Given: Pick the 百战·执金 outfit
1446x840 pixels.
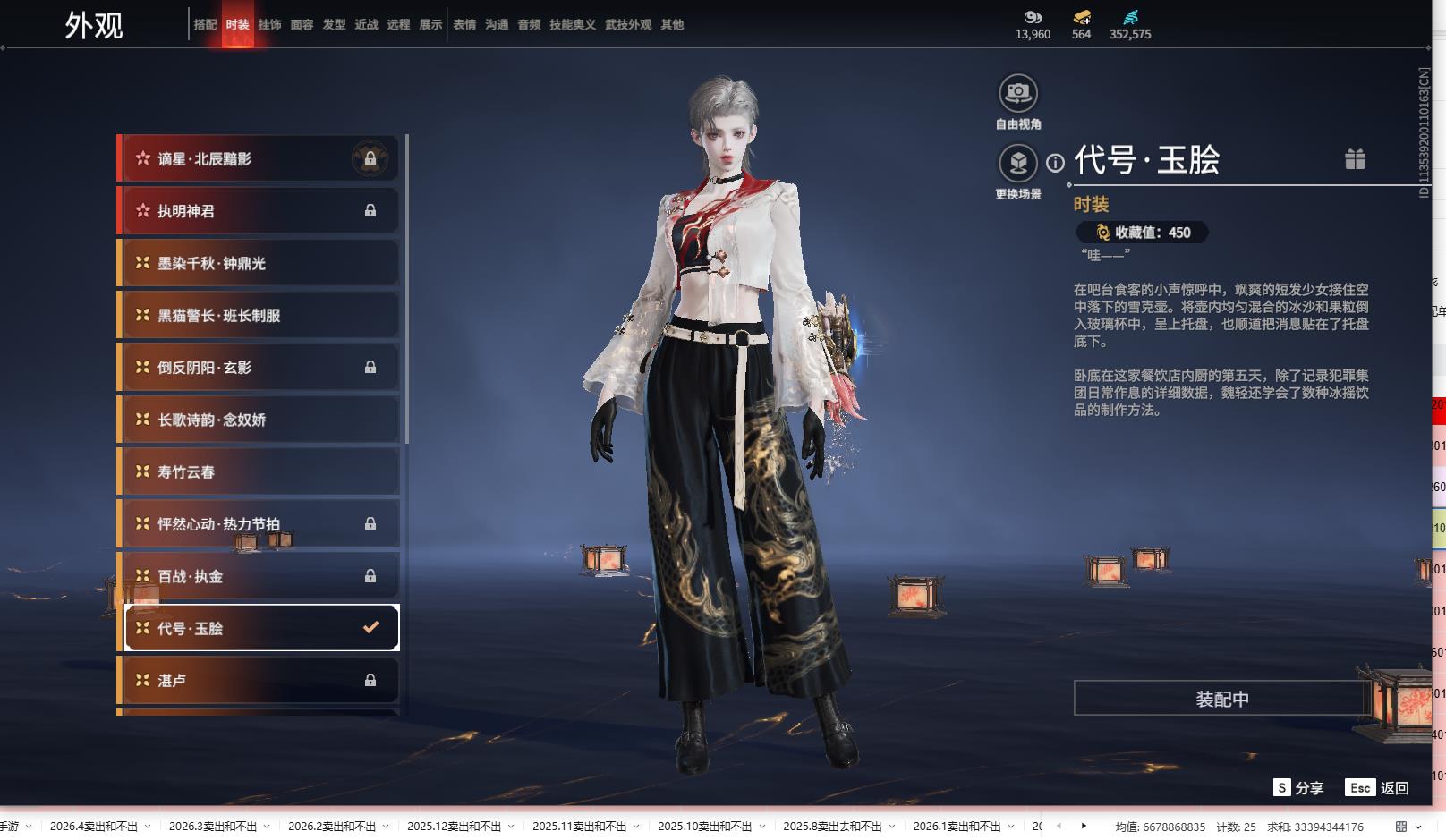Looking at the screenshot, I should tap(259, 576).
